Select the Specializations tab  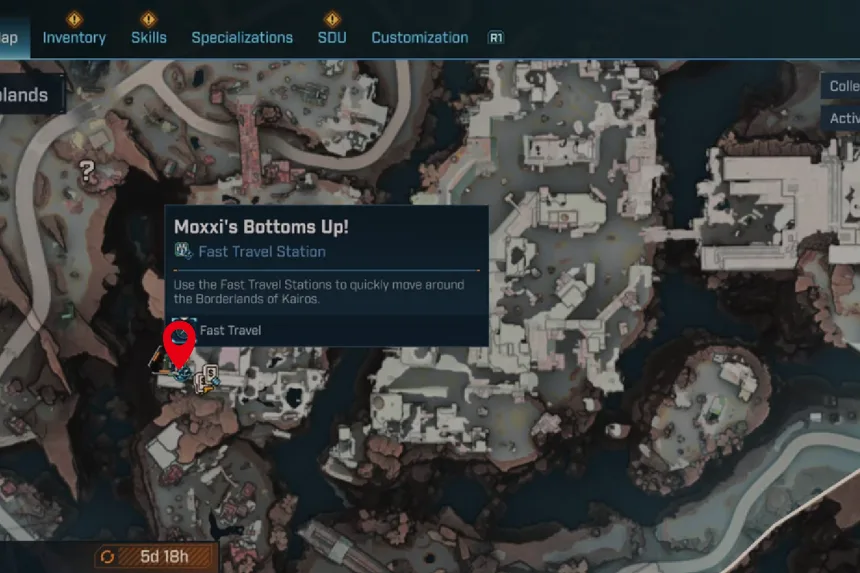pyautogui.click(x=242, y=38)
